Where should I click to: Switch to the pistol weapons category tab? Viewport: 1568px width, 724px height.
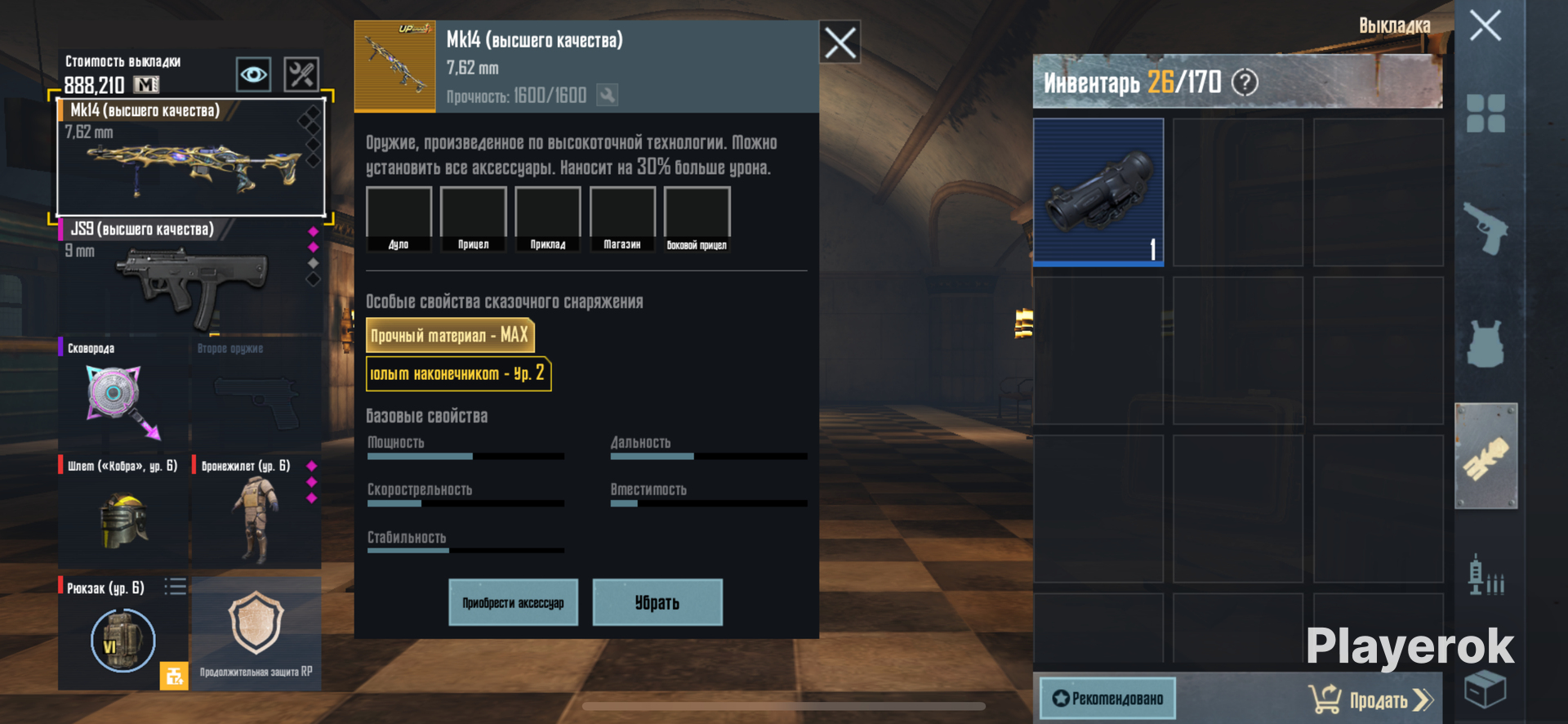(1485, 229)
